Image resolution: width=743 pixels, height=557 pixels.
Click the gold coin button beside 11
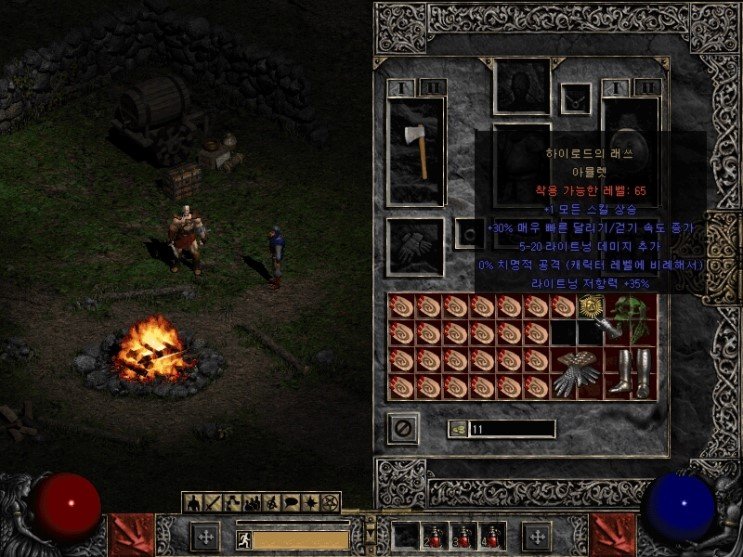[457, 429]
